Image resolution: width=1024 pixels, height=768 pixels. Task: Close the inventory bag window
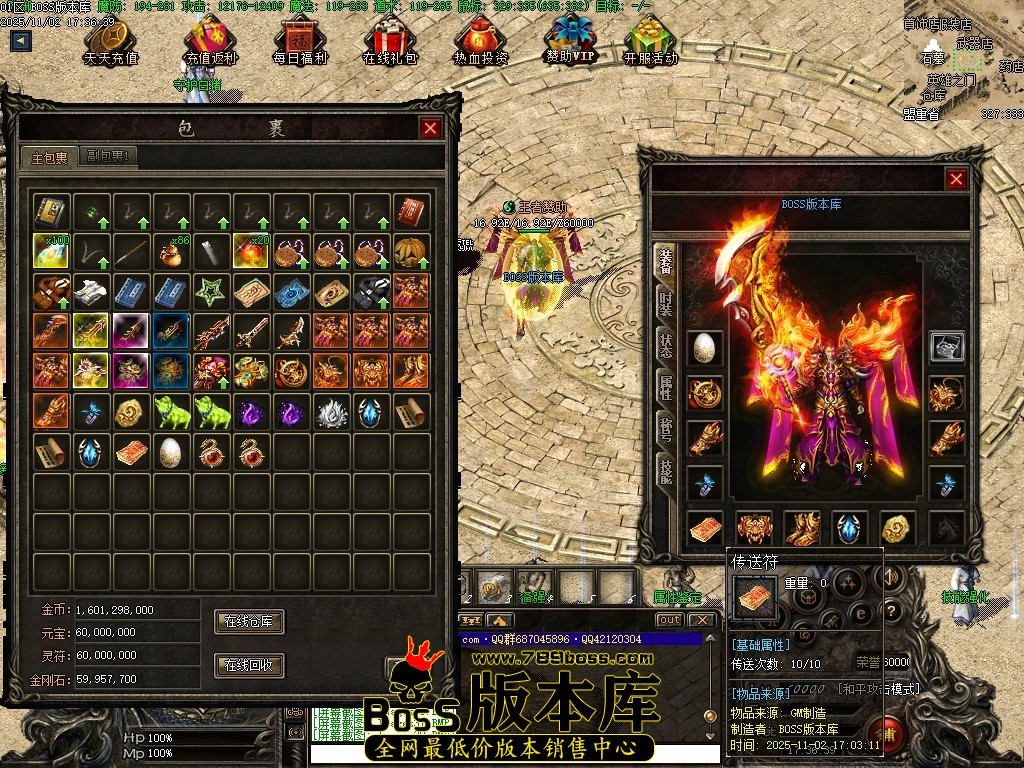pos(430,128)
